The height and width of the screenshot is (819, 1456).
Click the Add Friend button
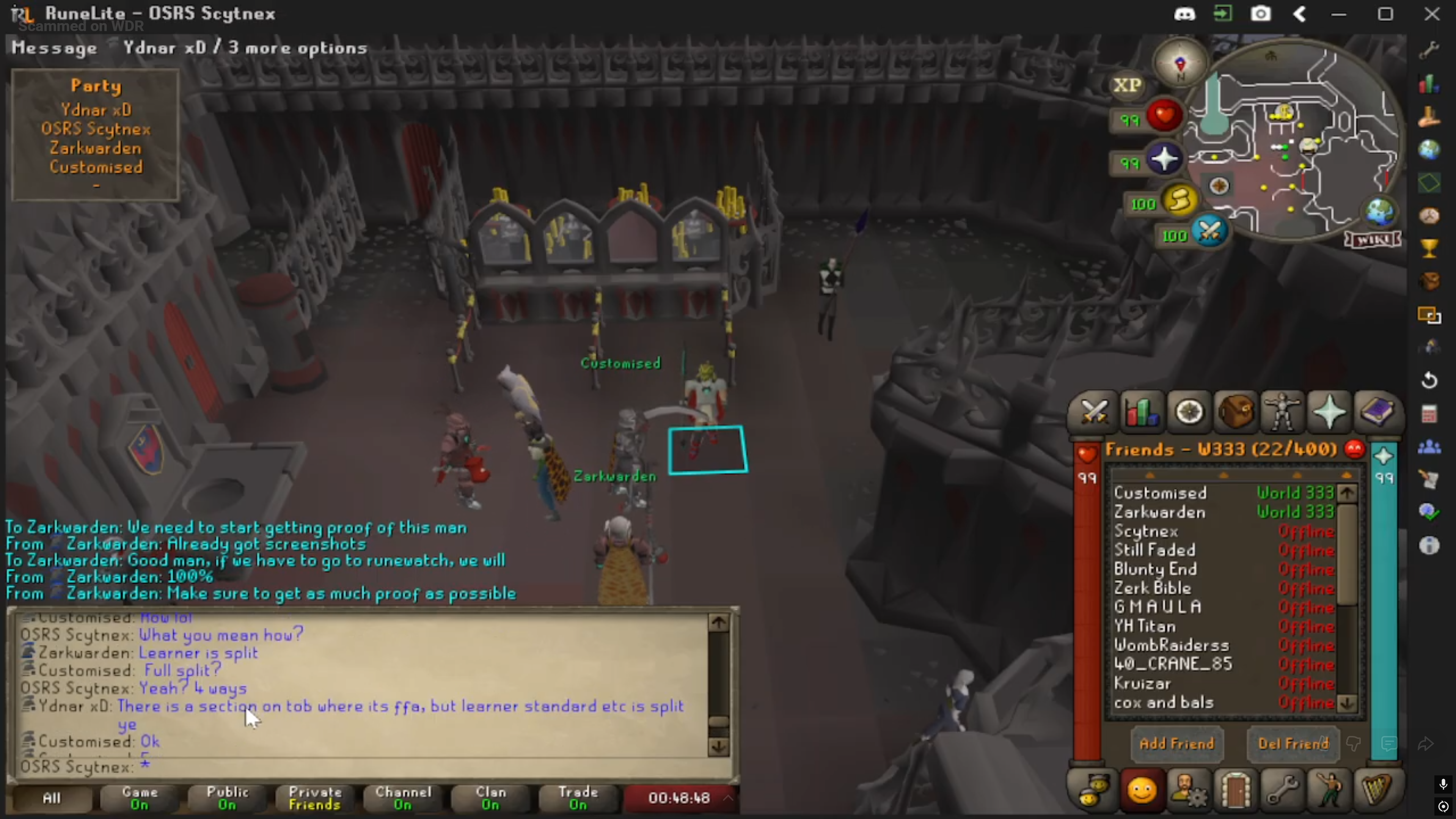tap(1177, 744)
